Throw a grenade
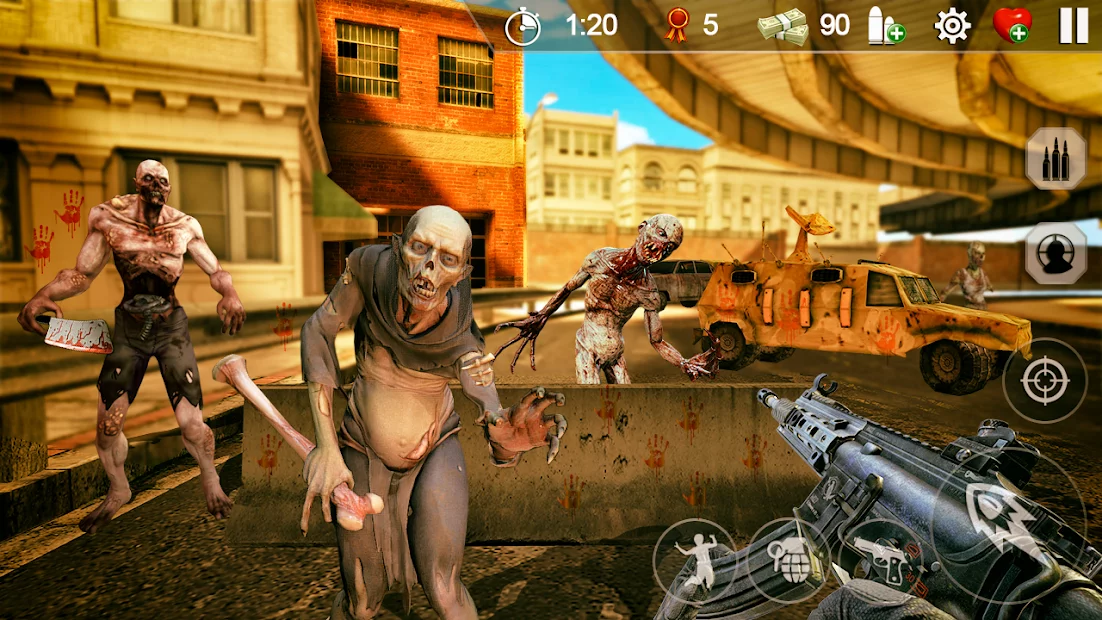Viewport: 1102px width, 620px height. pos(788,559)
